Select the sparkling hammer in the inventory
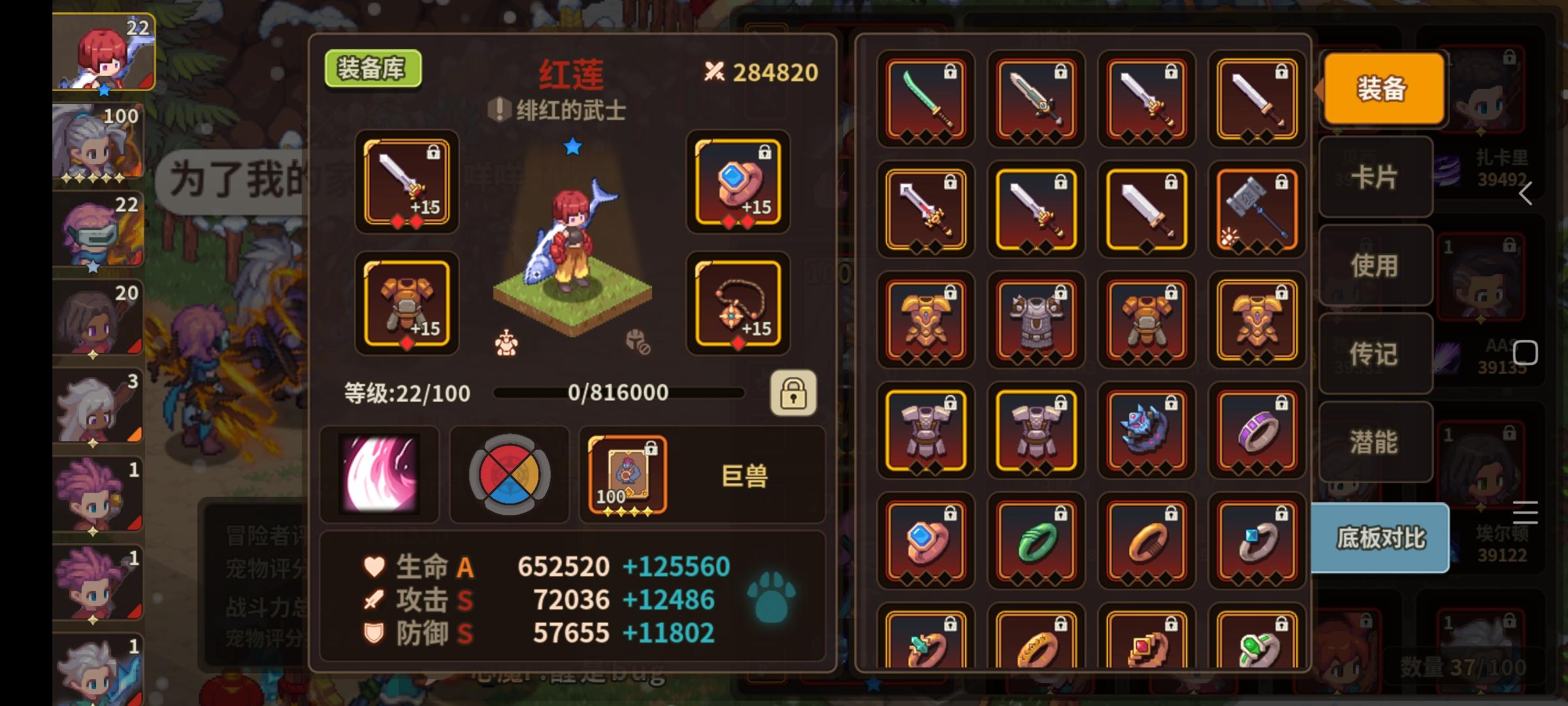Image resolution: width=1568 pixels, height=706 pixels. (x=1256, y=209)
